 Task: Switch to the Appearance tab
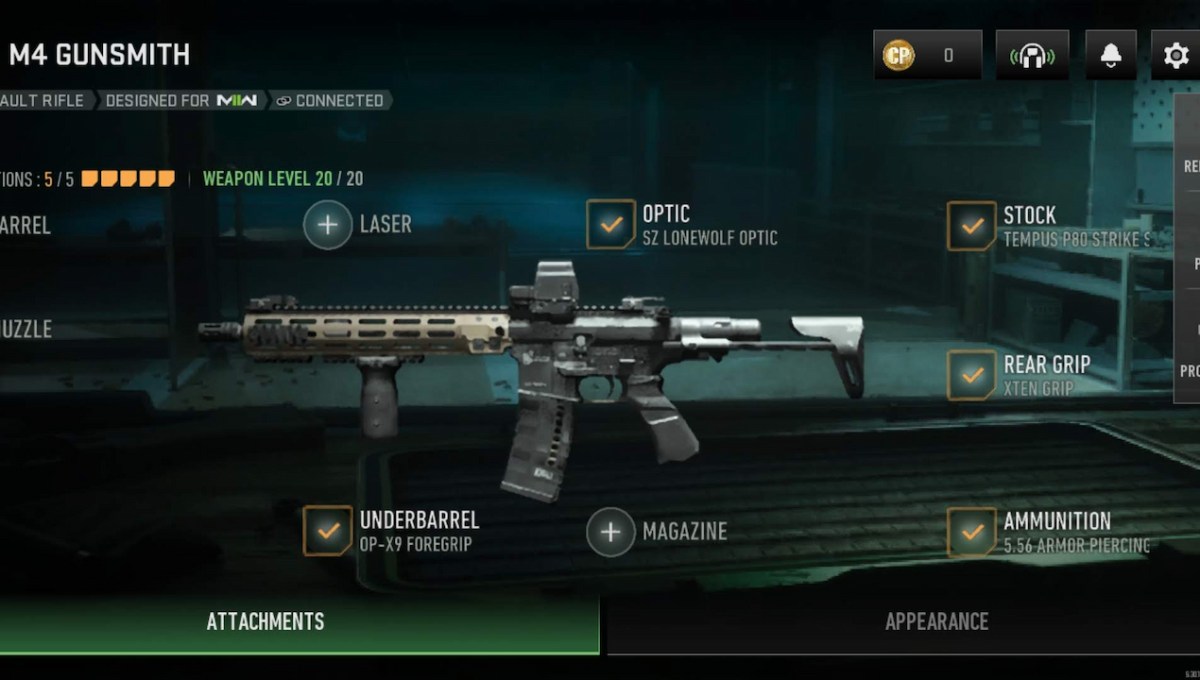936,622
